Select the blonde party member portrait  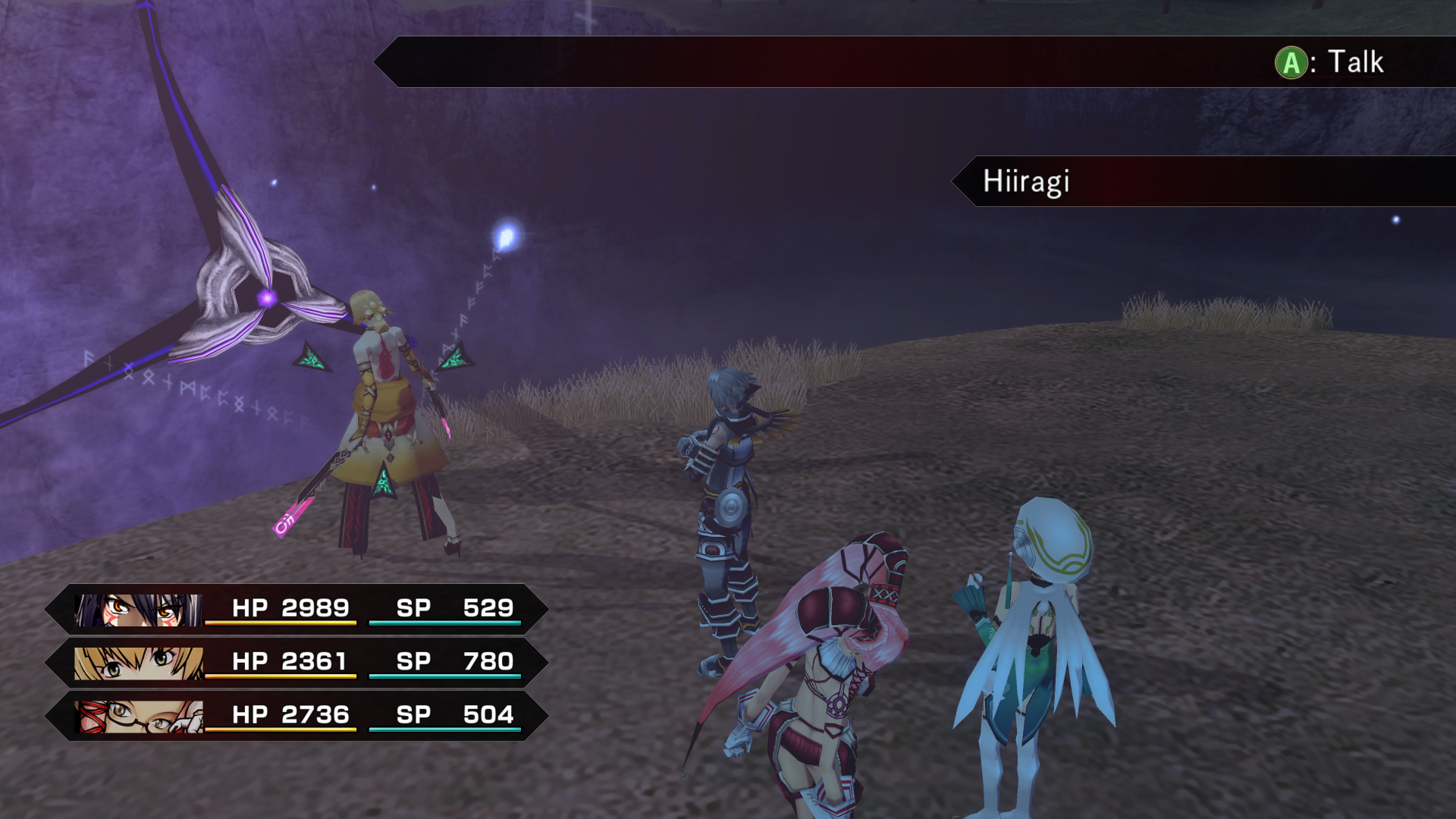pyautogui.click(x=139, y=663)
